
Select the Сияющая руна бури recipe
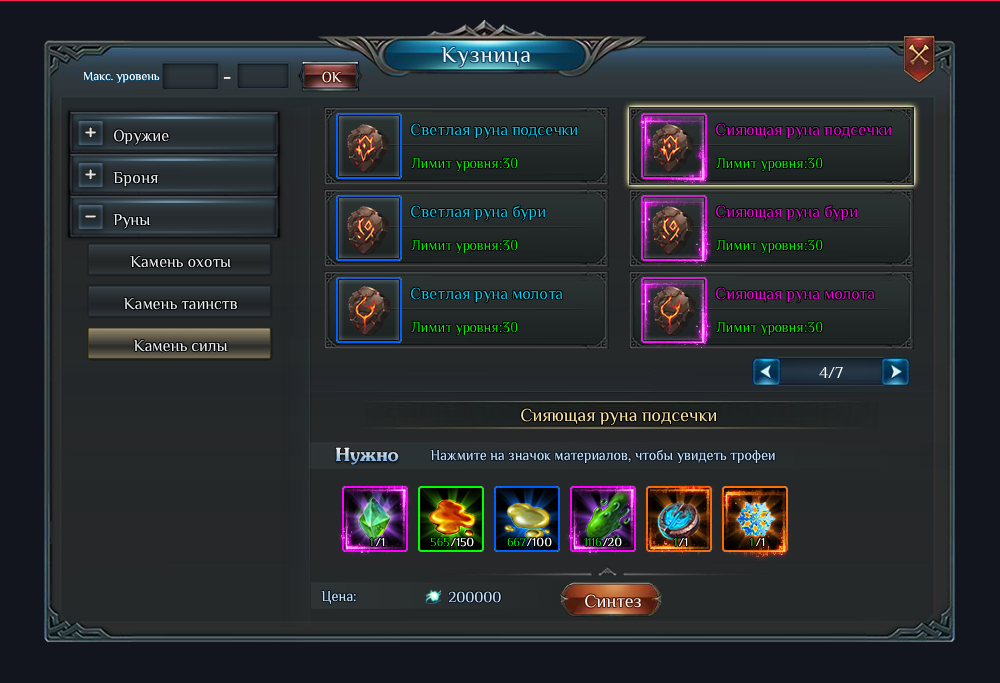click(x=772, y=228)
